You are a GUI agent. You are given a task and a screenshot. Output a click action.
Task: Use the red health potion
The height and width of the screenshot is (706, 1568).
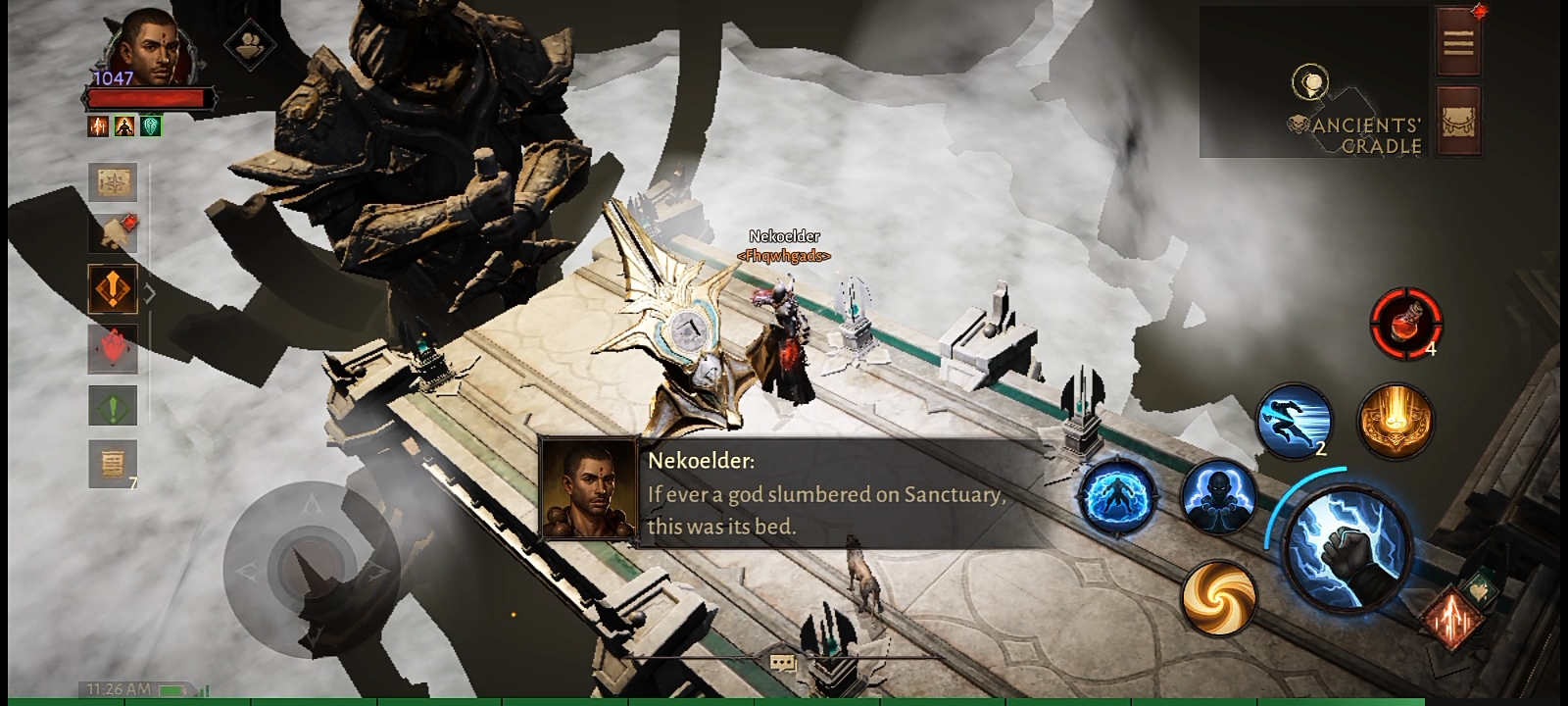coord(1405,322)
